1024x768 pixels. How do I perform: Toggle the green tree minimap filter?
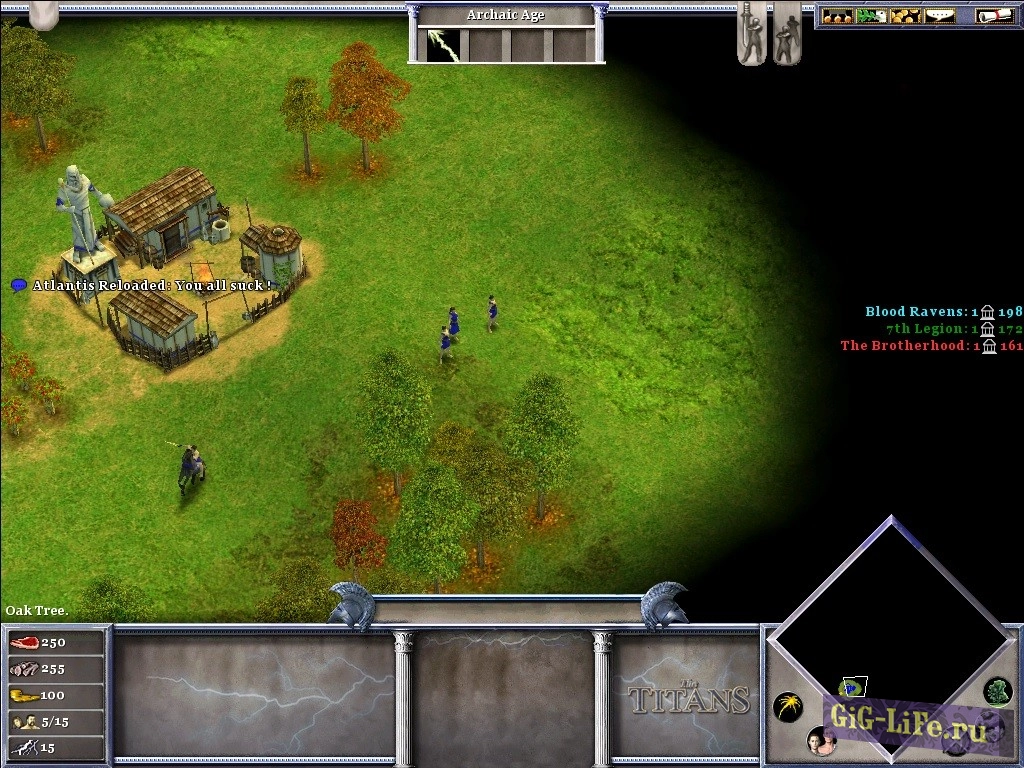(x=997, y=690)
